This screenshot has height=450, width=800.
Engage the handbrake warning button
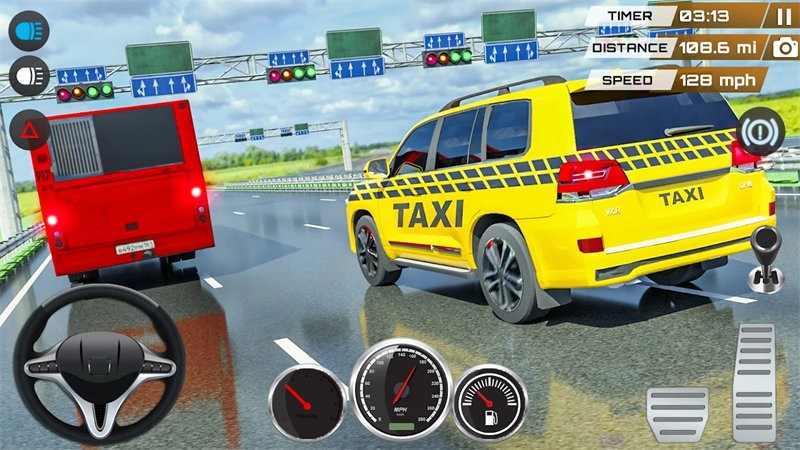(760, 128)
